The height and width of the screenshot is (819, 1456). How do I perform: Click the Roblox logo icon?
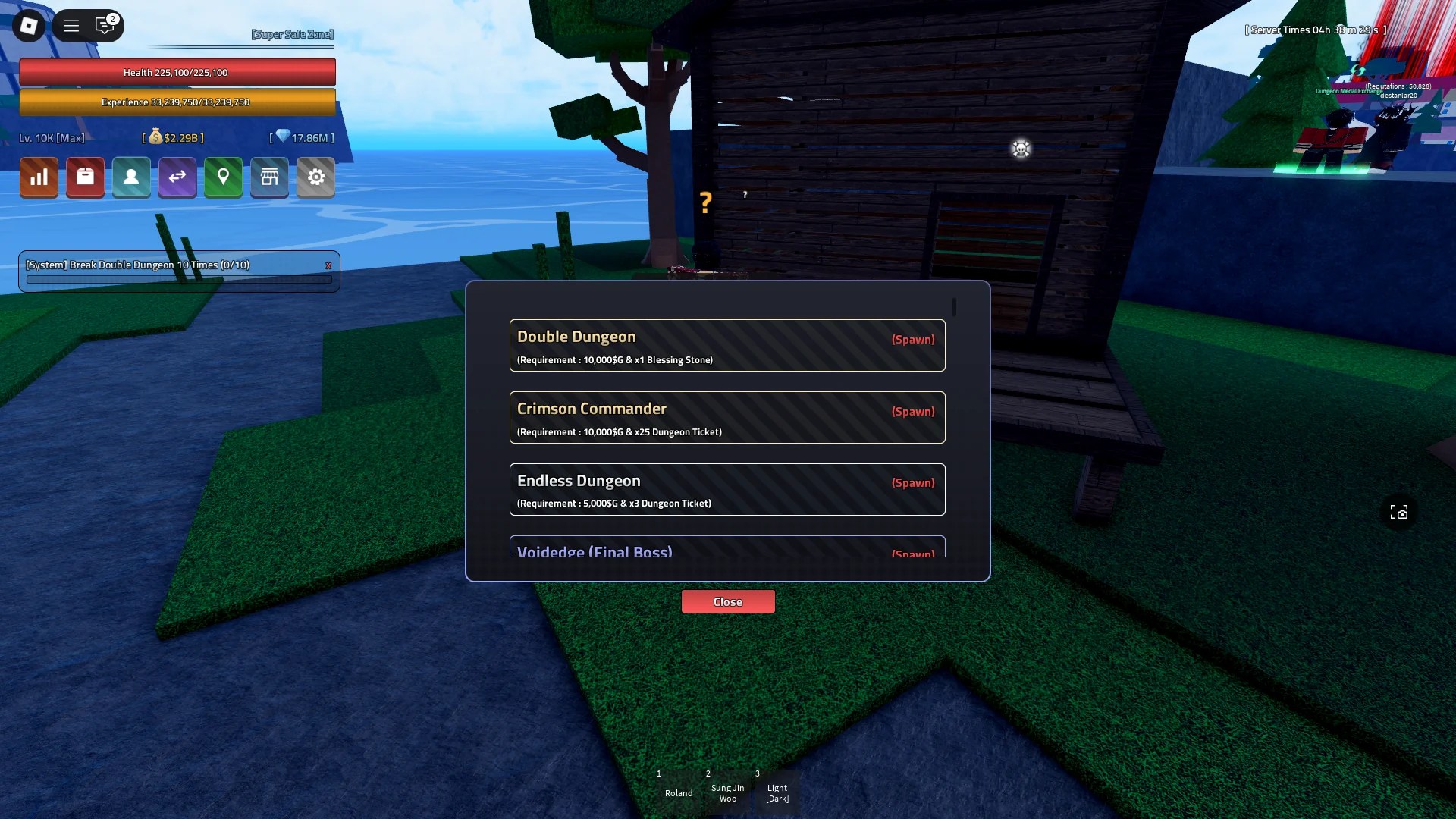point(28,25)
